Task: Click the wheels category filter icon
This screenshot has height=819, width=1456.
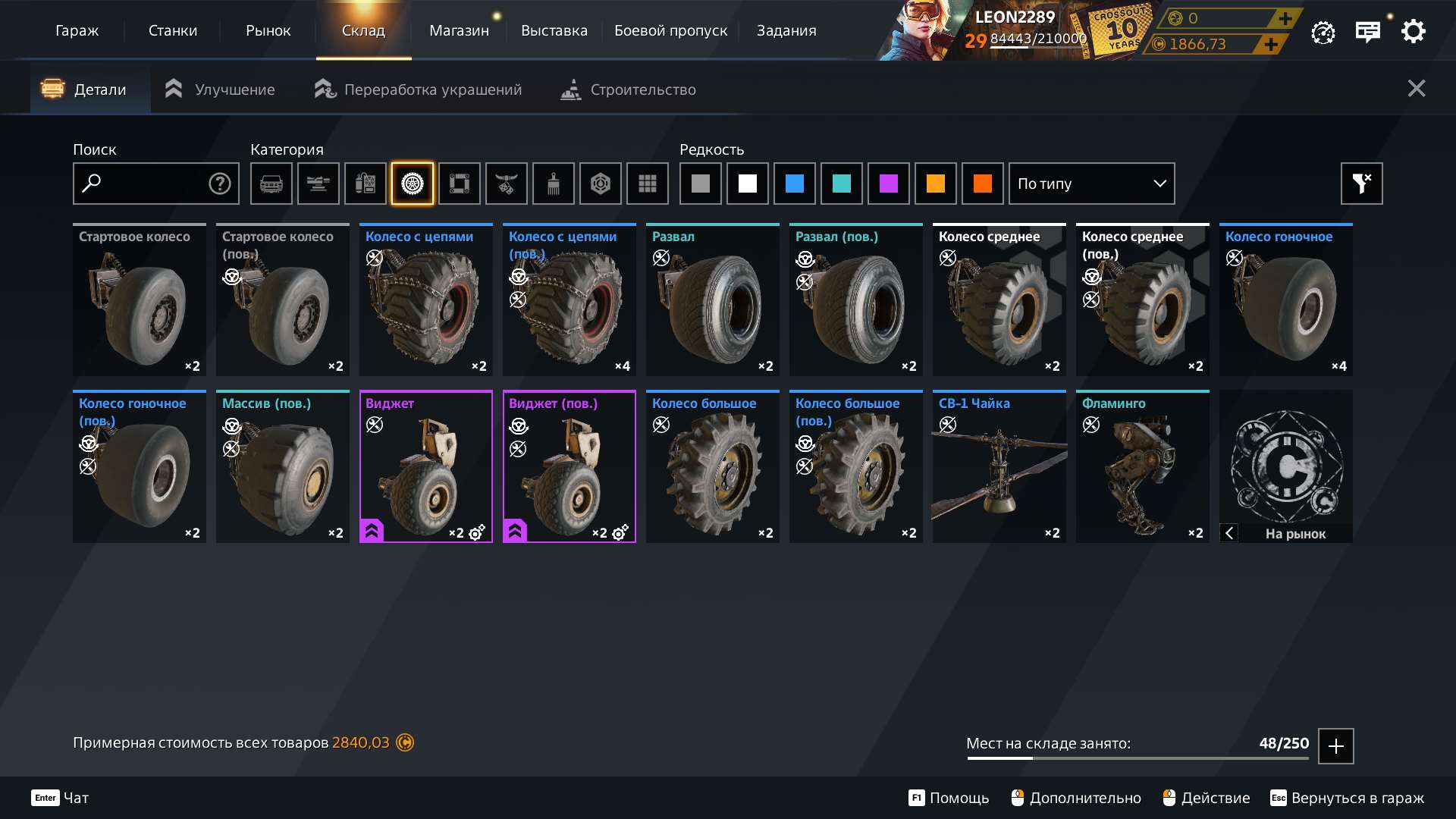Action: [x=413, y=184]
